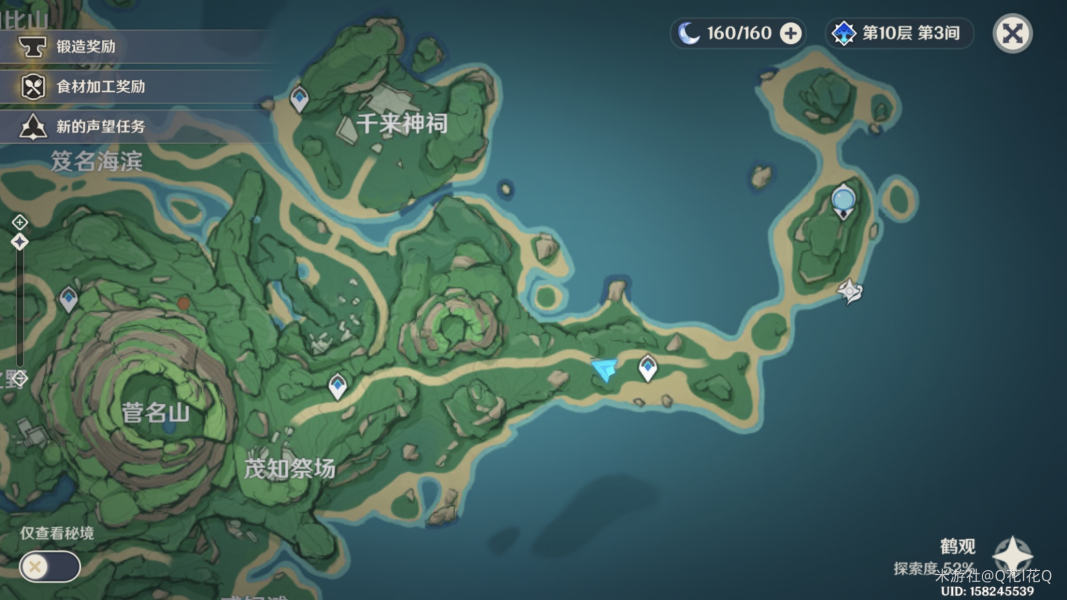The width and height of the screenshot is (1067, 600).
Task: Open the 鹤观 region selector star icon
Action: pyautogui.click(x=1012, y=556)
